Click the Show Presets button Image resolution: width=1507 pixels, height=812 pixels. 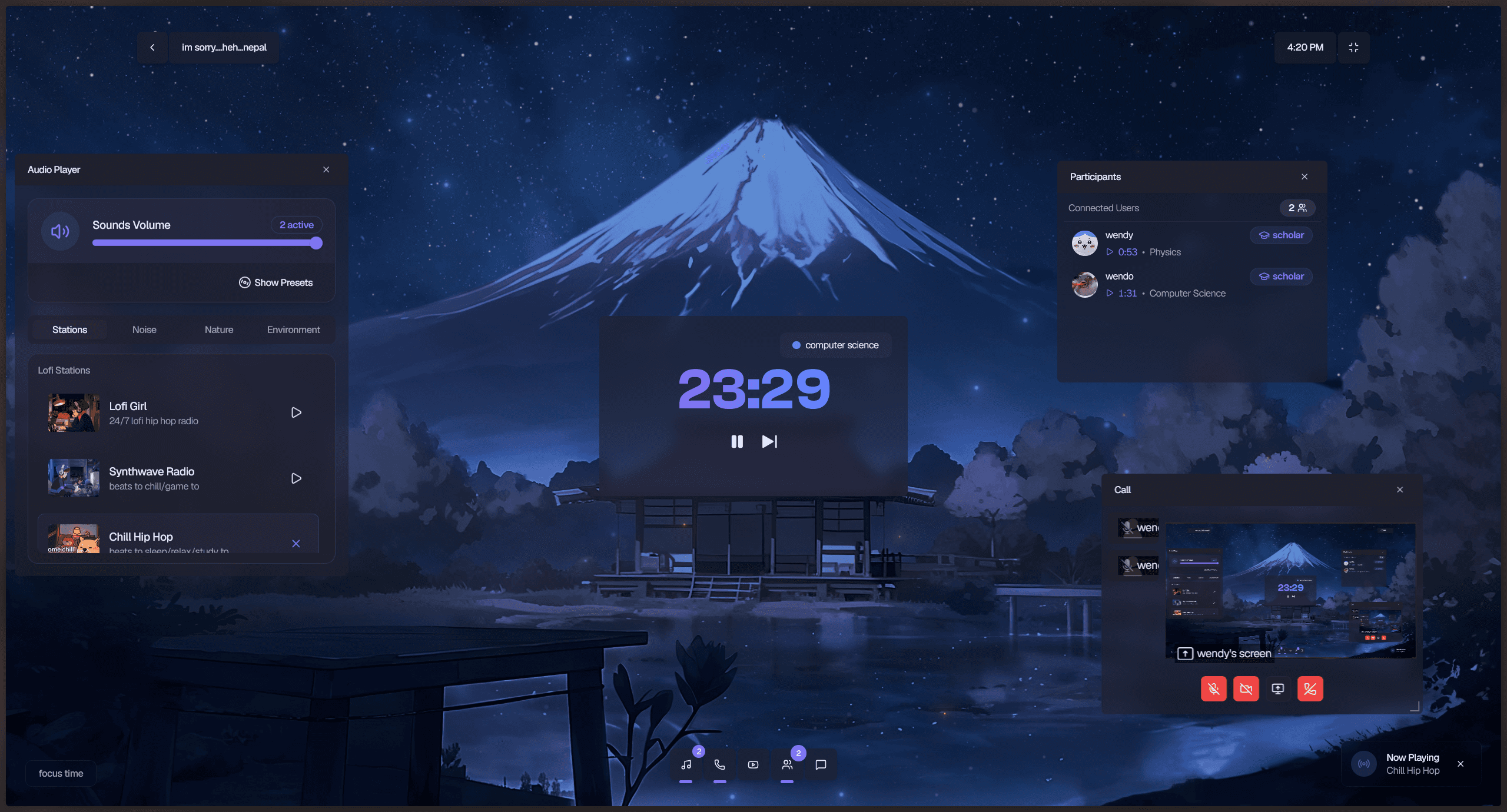tap(276, 282)
